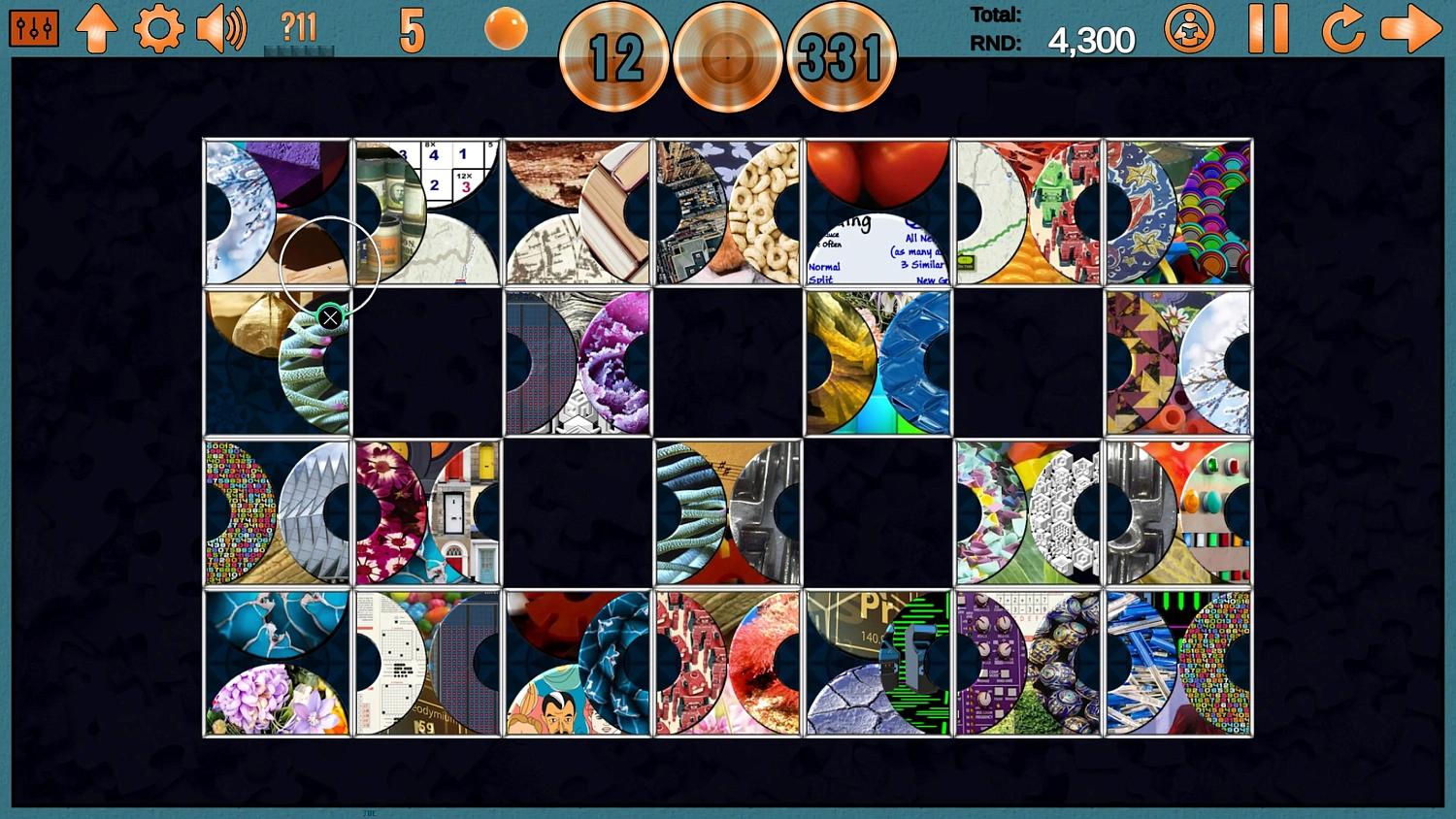Click the disc showing 12
The height and width of the screenshot is (819, 1456).
pos(613,56)
